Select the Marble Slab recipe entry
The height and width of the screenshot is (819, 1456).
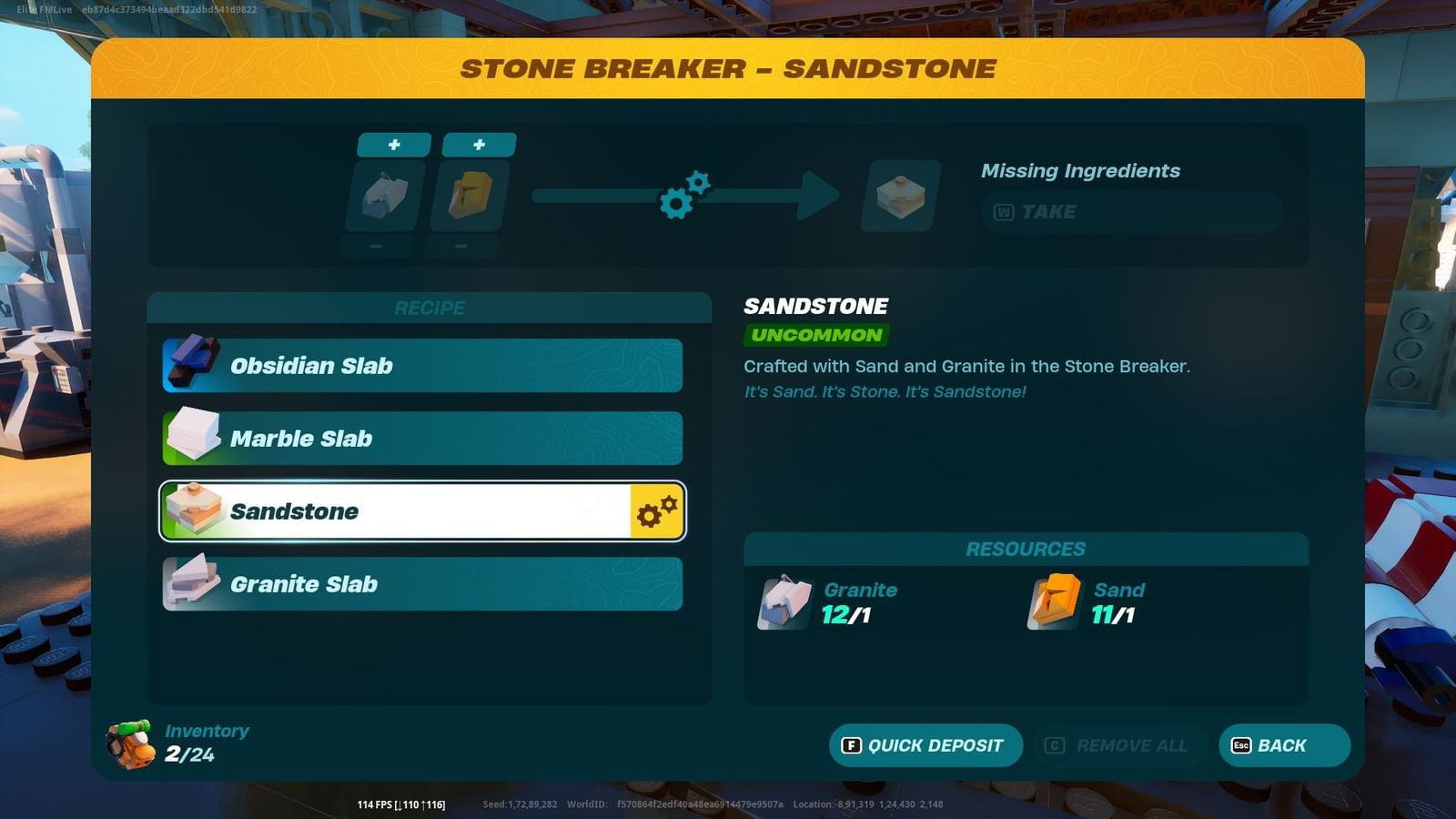[x=421, y=438]
